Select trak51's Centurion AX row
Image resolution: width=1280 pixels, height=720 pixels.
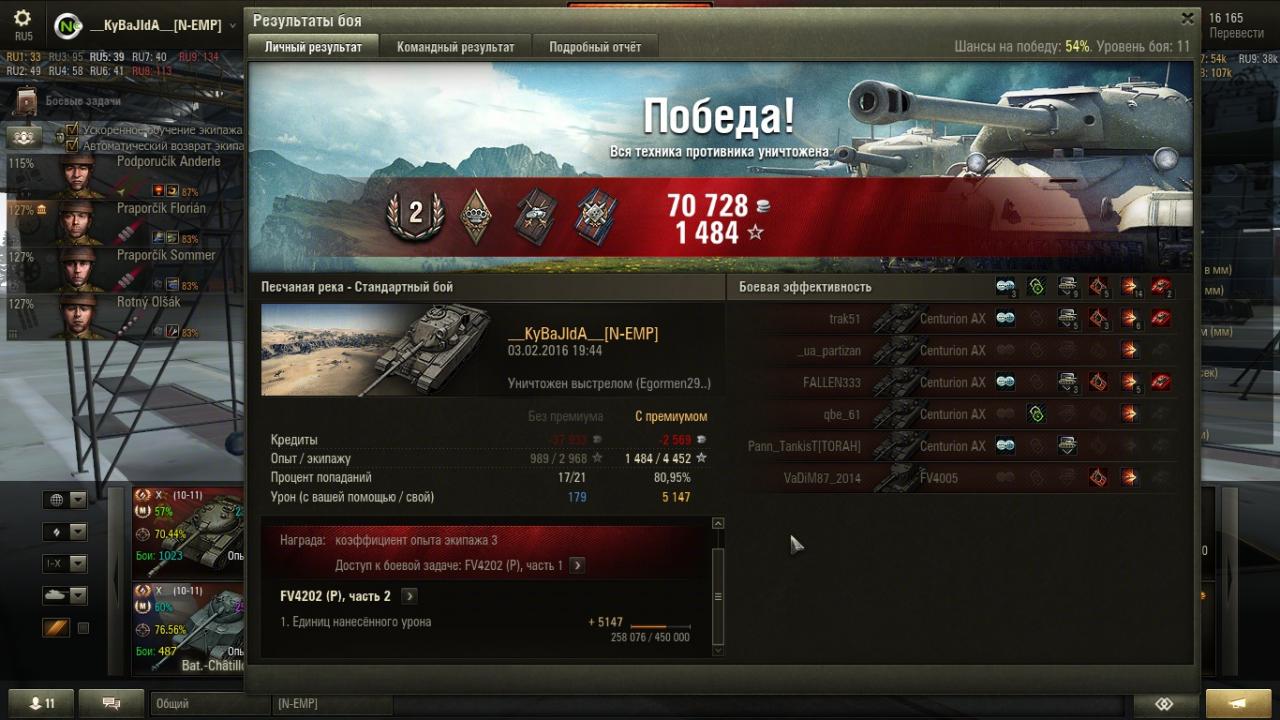point(950,319)
